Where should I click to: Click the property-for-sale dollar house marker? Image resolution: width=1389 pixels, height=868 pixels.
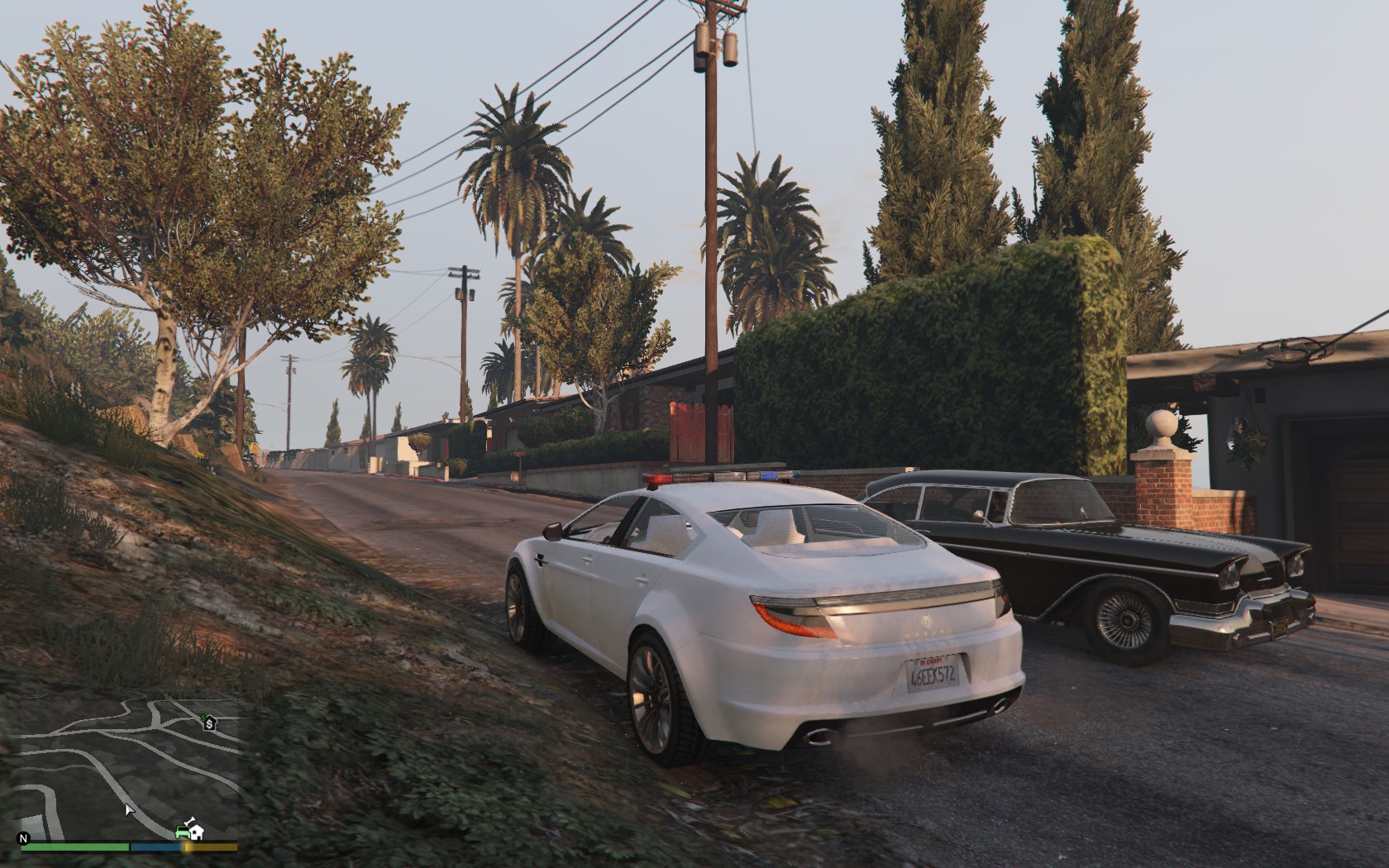(x=209, y=724)
